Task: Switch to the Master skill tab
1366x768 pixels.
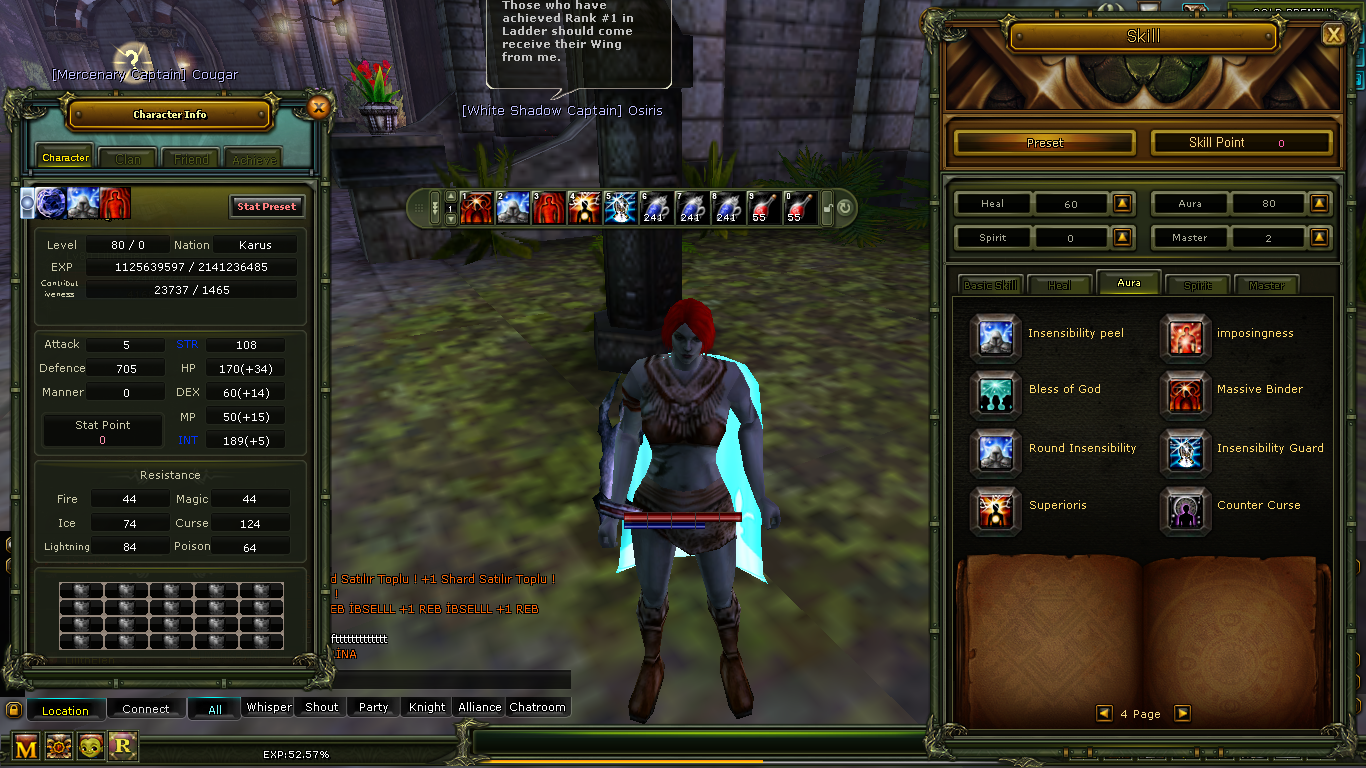Action: [1266, 284]
